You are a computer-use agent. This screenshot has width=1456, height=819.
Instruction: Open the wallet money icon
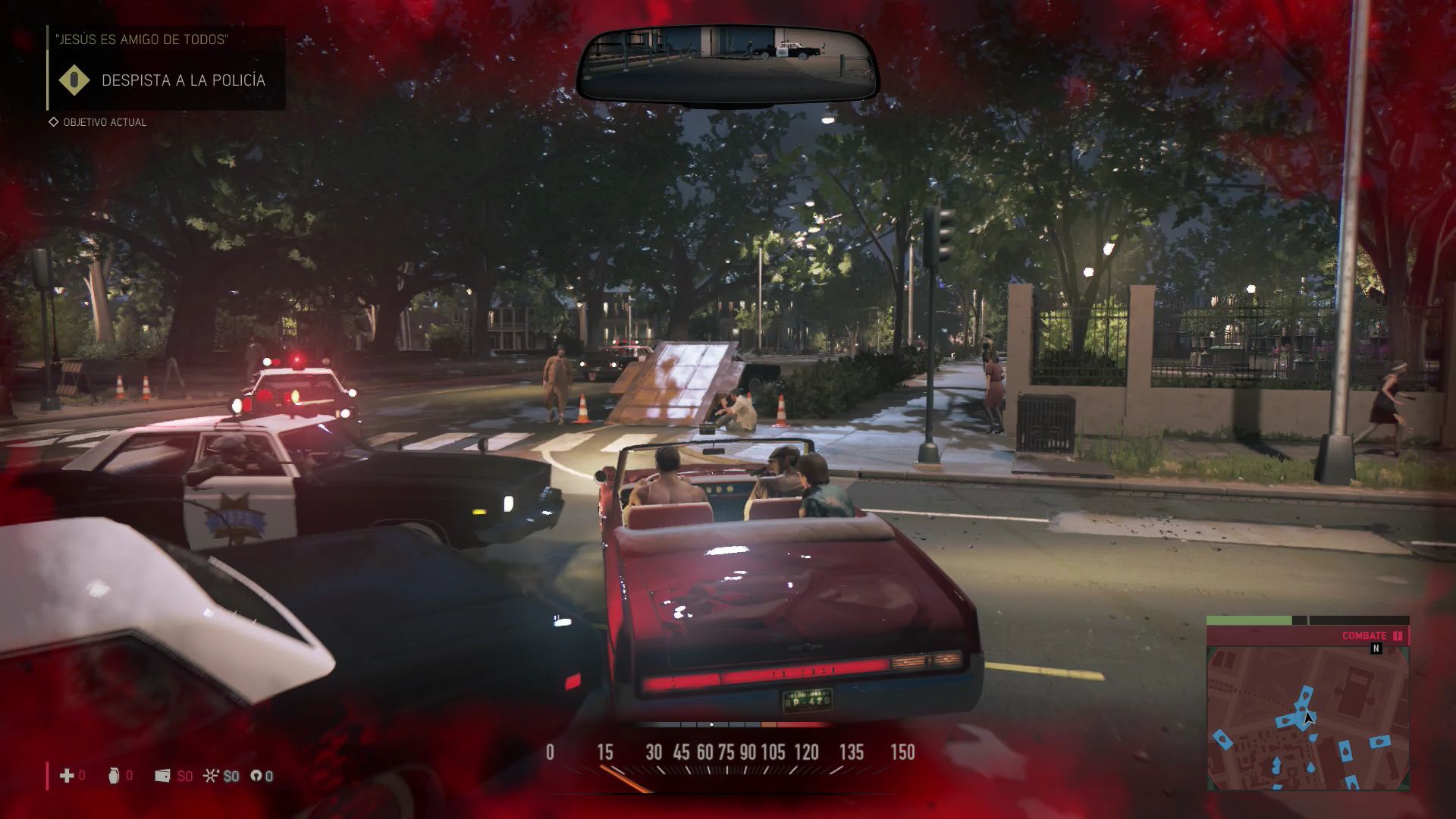click(162, 775)
